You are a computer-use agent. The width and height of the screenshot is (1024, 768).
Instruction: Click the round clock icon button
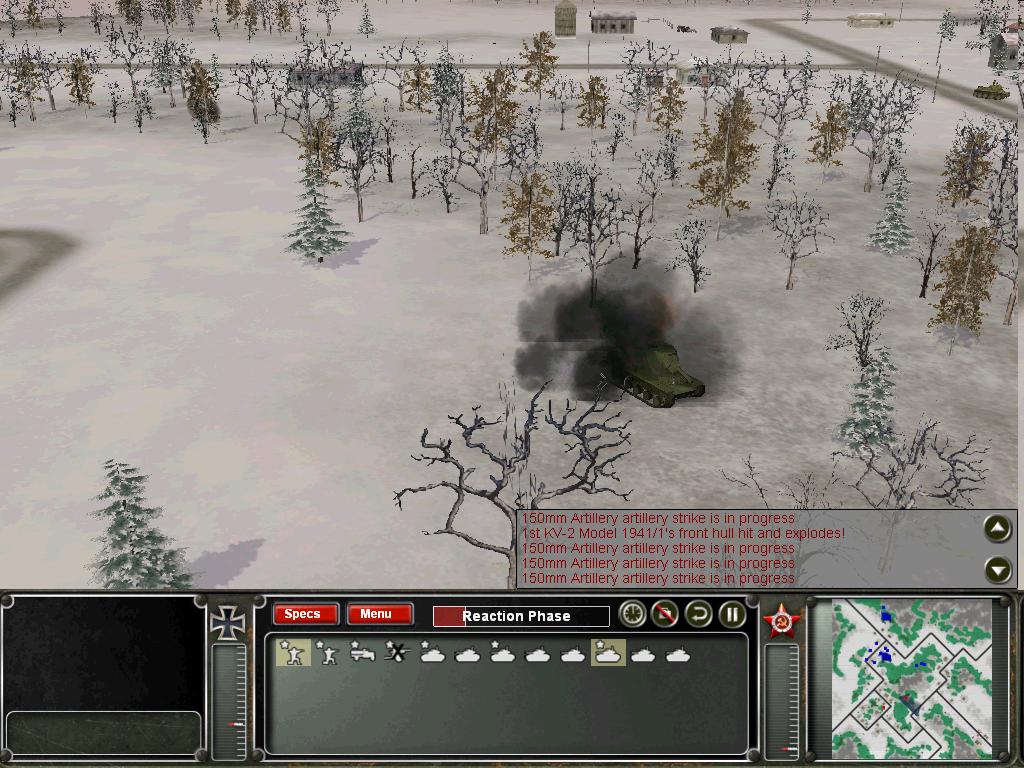pyautogui.click(x=632, y=615)
